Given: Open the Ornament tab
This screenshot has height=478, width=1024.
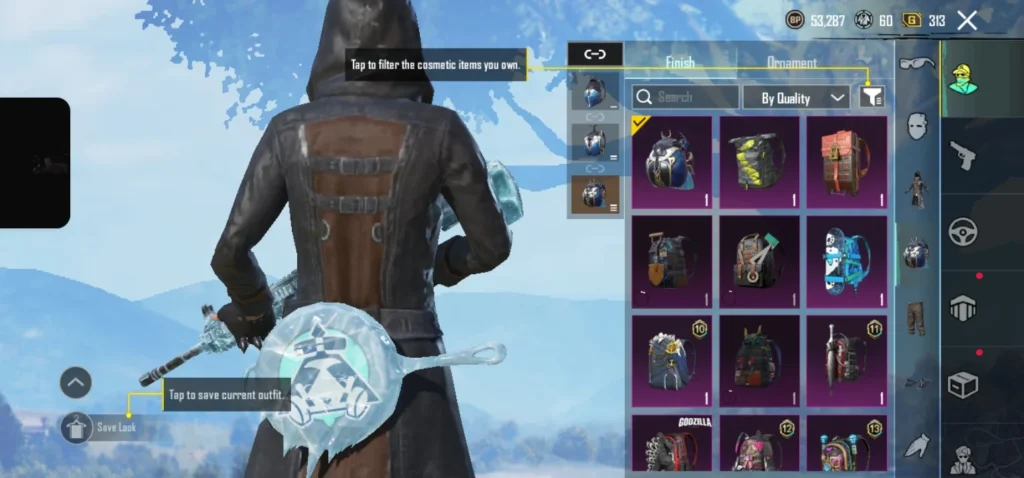Looking at the screenshot, I should (x=791, y=63).
